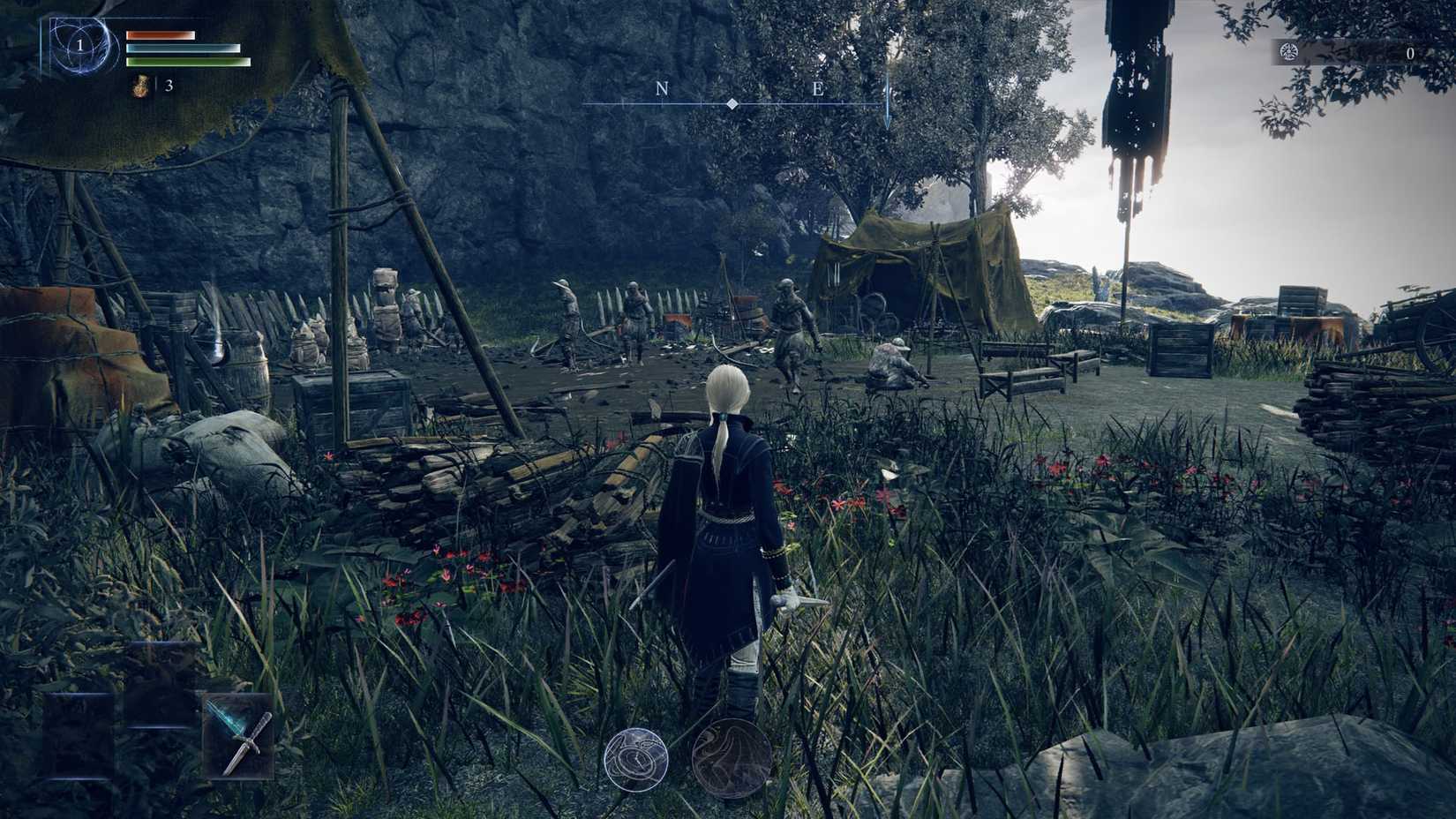Screen dimensions: 1456x819
Task: Select the memorized spell slot showing number 1
Action: (x=80, y=46)
